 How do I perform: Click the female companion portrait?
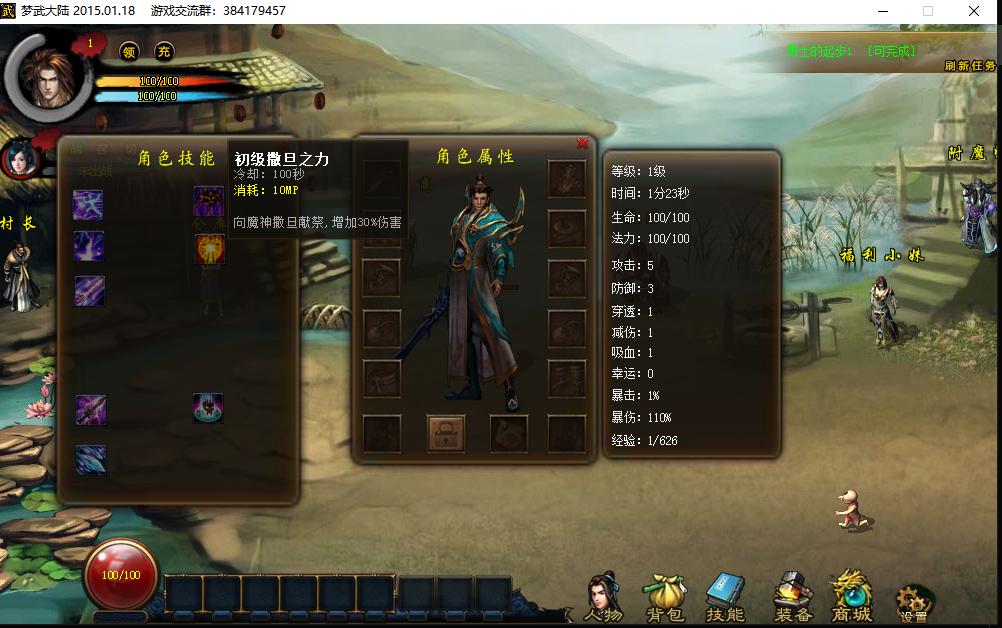[x=20, y=159]
